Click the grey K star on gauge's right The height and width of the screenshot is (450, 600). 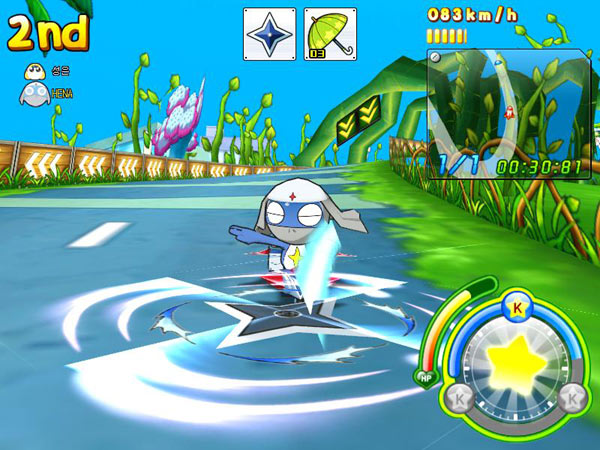[573, 399]
